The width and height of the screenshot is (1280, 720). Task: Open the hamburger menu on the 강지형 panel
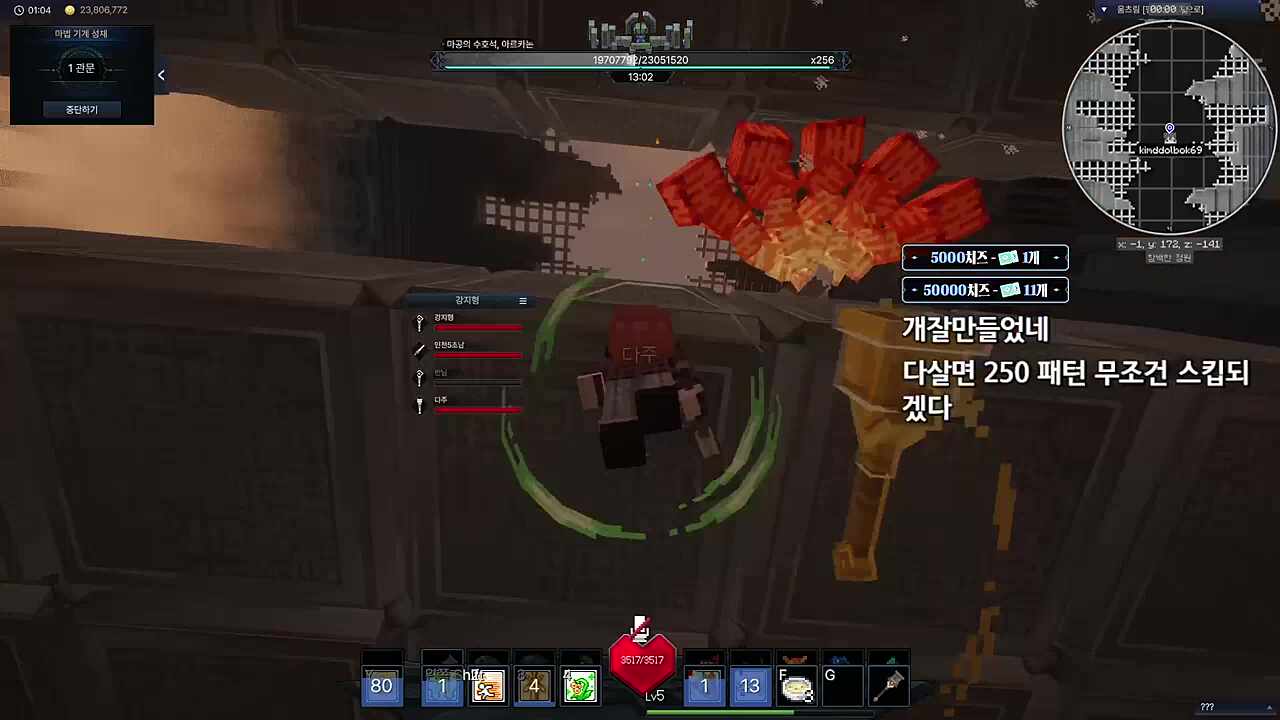(x=522, y=300)
